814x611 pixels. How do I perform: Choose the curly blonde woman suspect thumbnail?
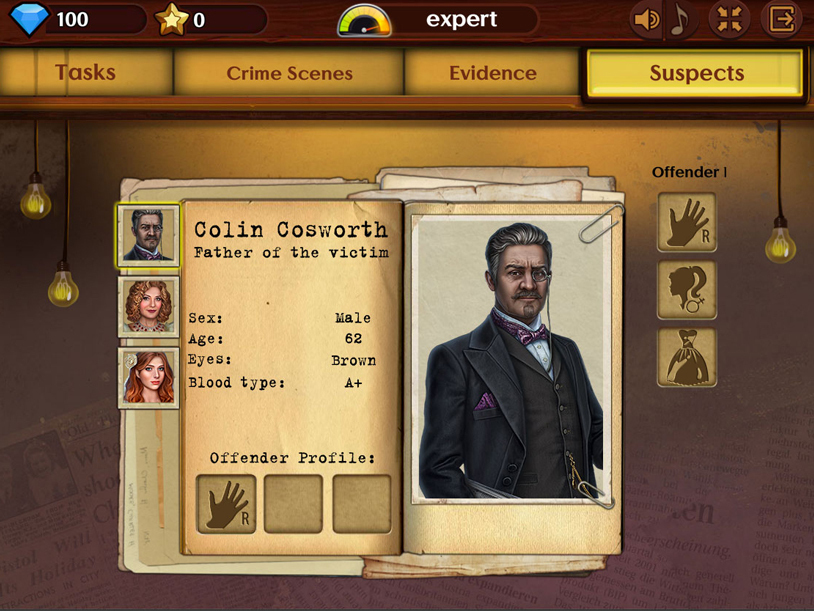click(x=148, y=305)
